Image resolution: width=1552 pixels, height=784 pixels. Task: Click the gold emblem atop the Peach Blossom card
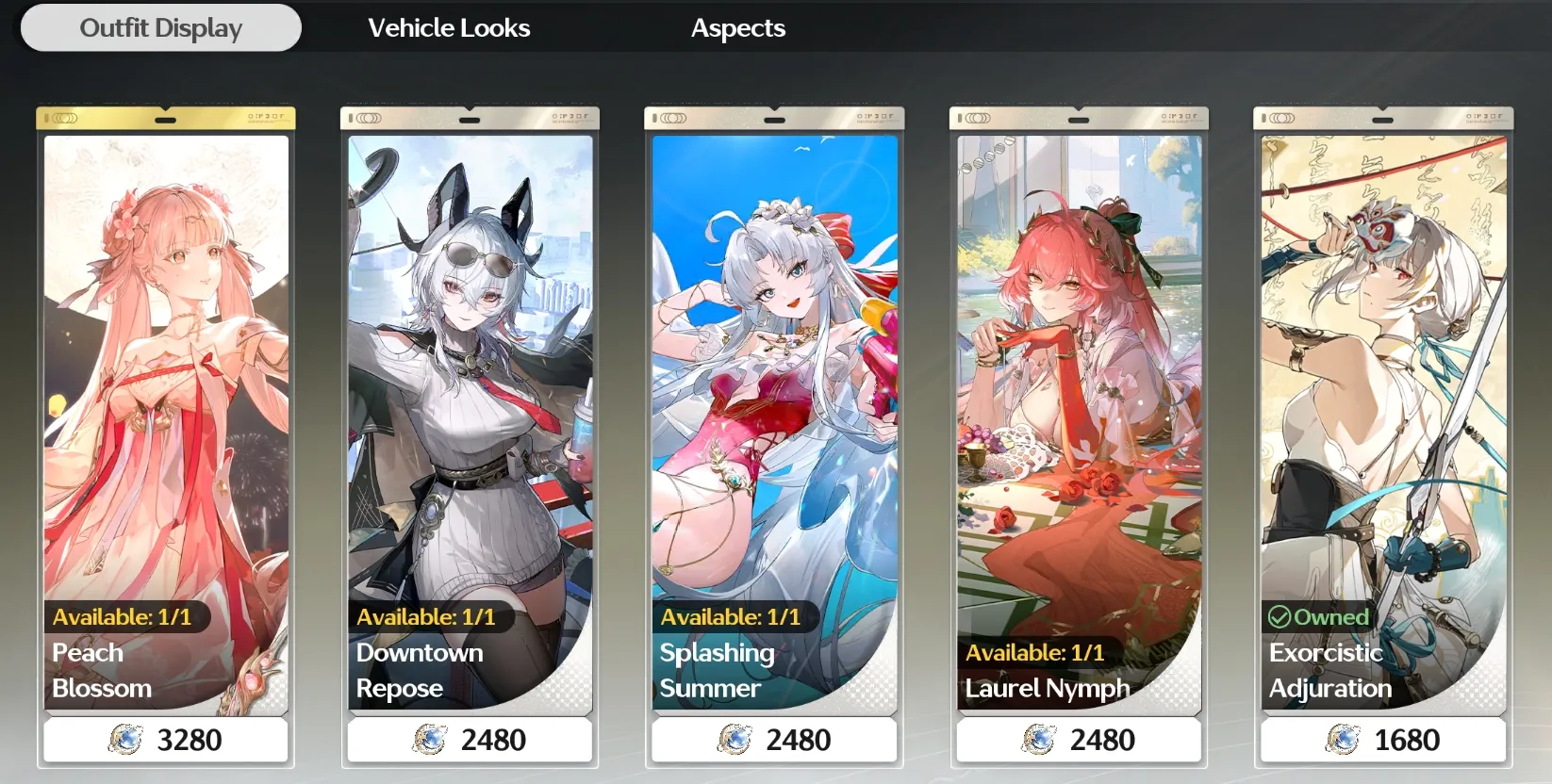point(166,115)
